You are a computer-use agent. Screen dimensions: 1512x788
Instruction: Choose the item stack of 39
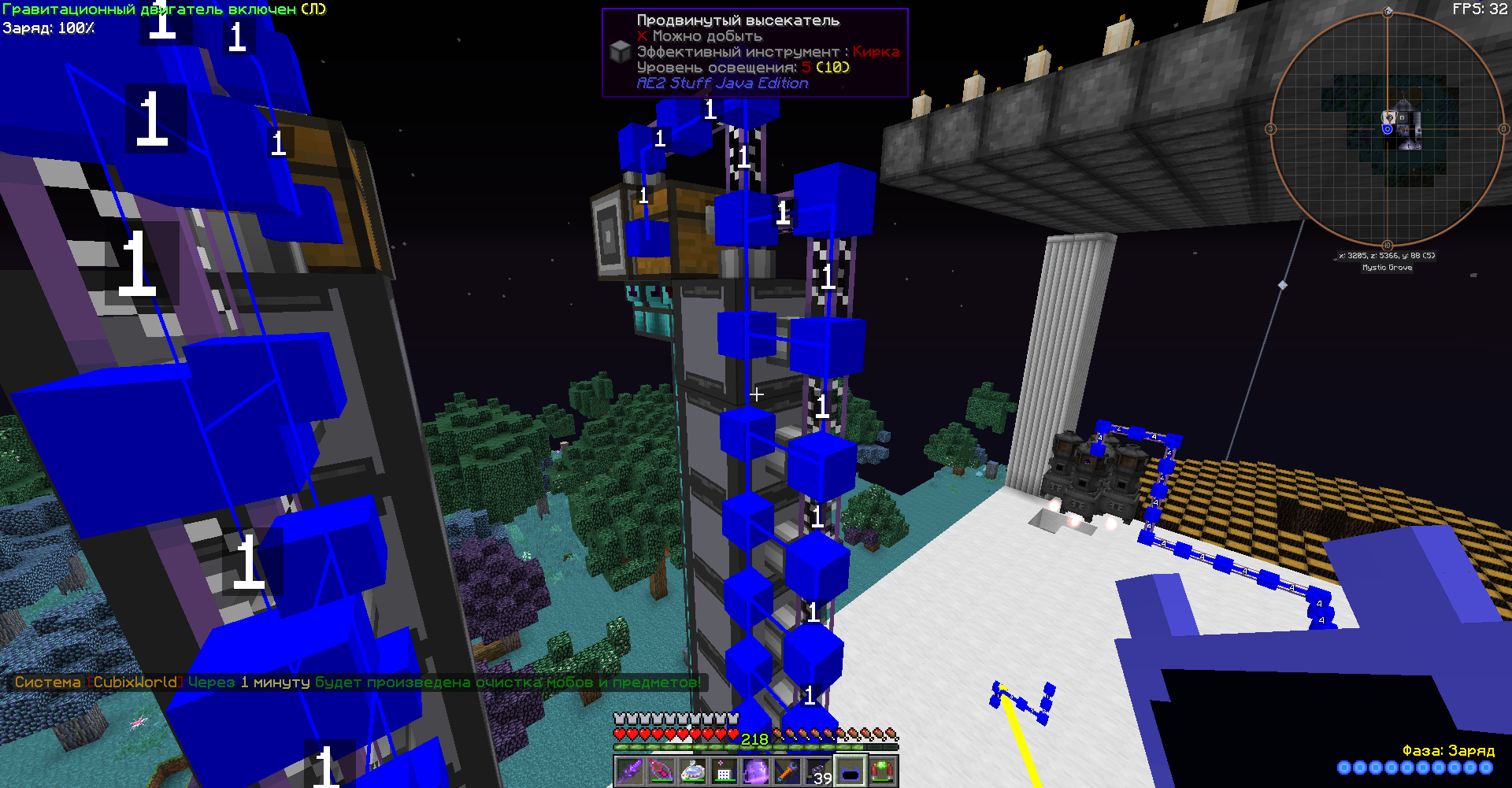click(819, 771)
